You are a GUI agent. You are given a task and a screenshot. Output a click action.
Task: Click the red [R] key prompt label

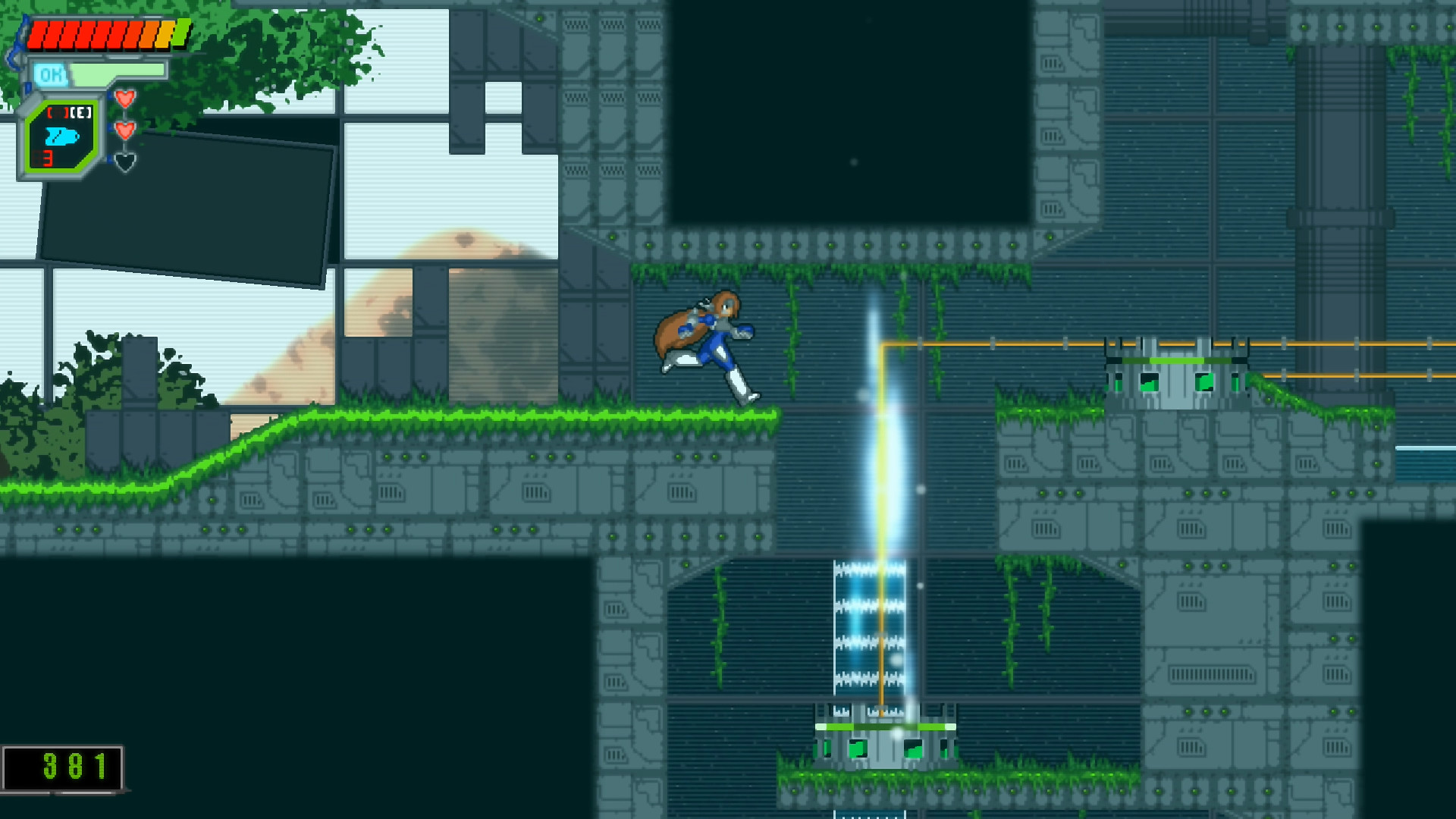(58, 114)
